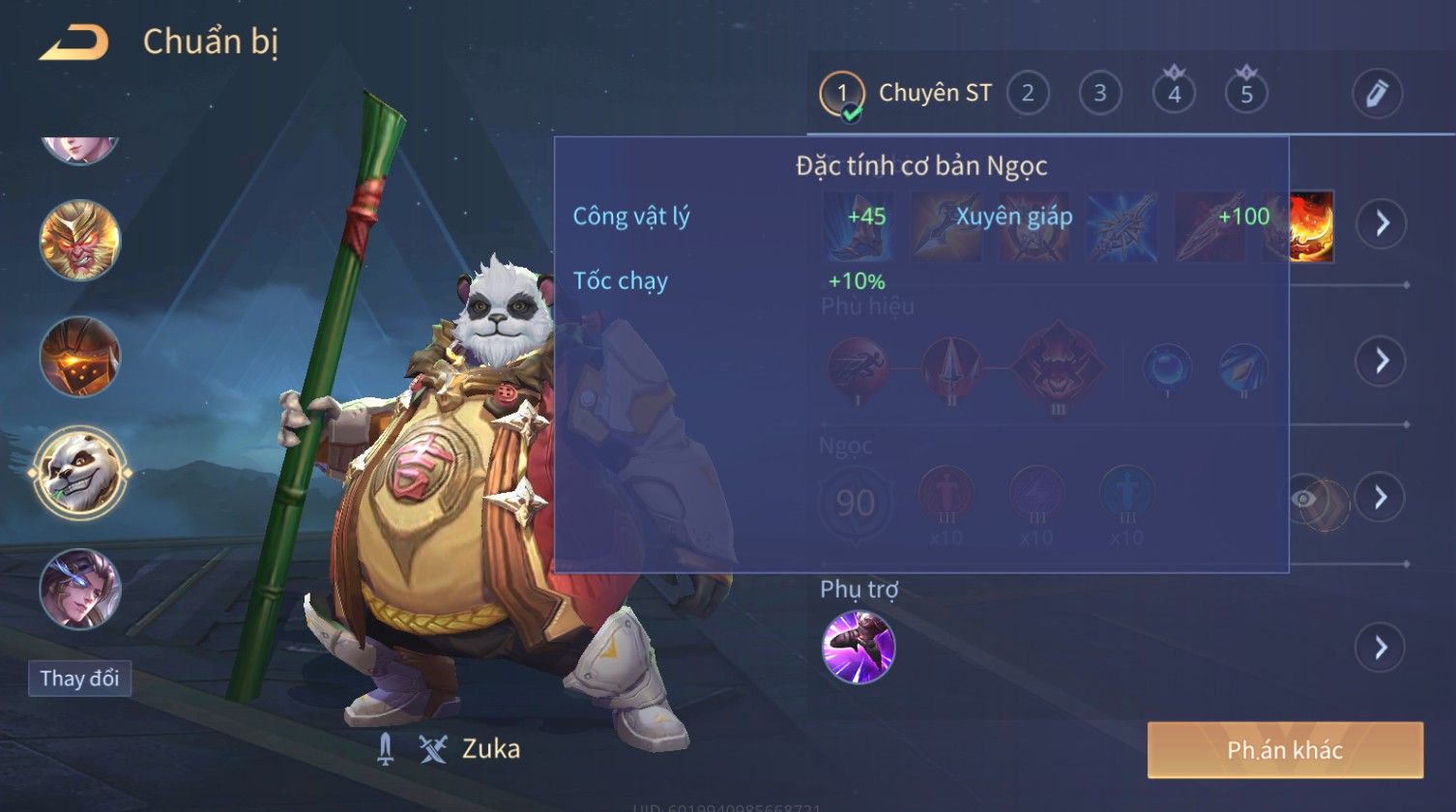Image resolution: width=1456 pixels, height=812 pixels.
Task: Edit the loadout name with pencil icon
Action: pos(1377,93)
